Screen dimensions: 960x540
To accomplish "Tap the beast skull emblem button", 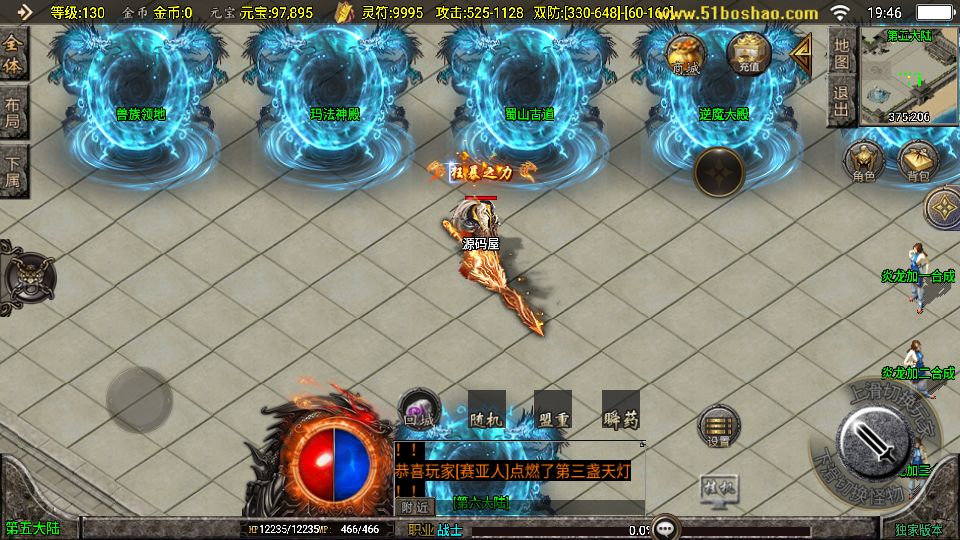I will tap(27, 273).
